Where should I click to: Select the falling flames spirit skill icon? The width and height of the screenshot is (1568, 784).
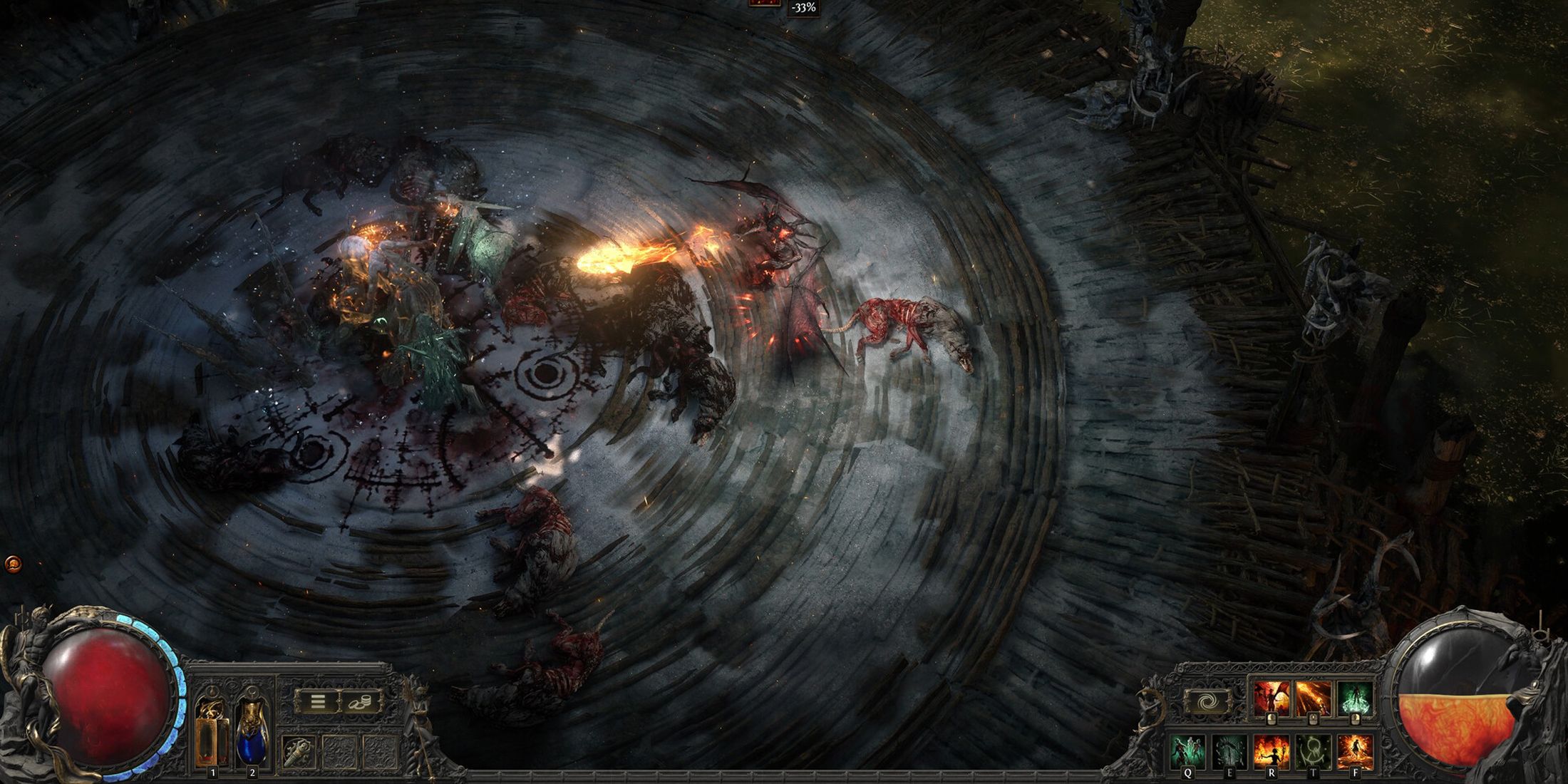[1313, 697]
